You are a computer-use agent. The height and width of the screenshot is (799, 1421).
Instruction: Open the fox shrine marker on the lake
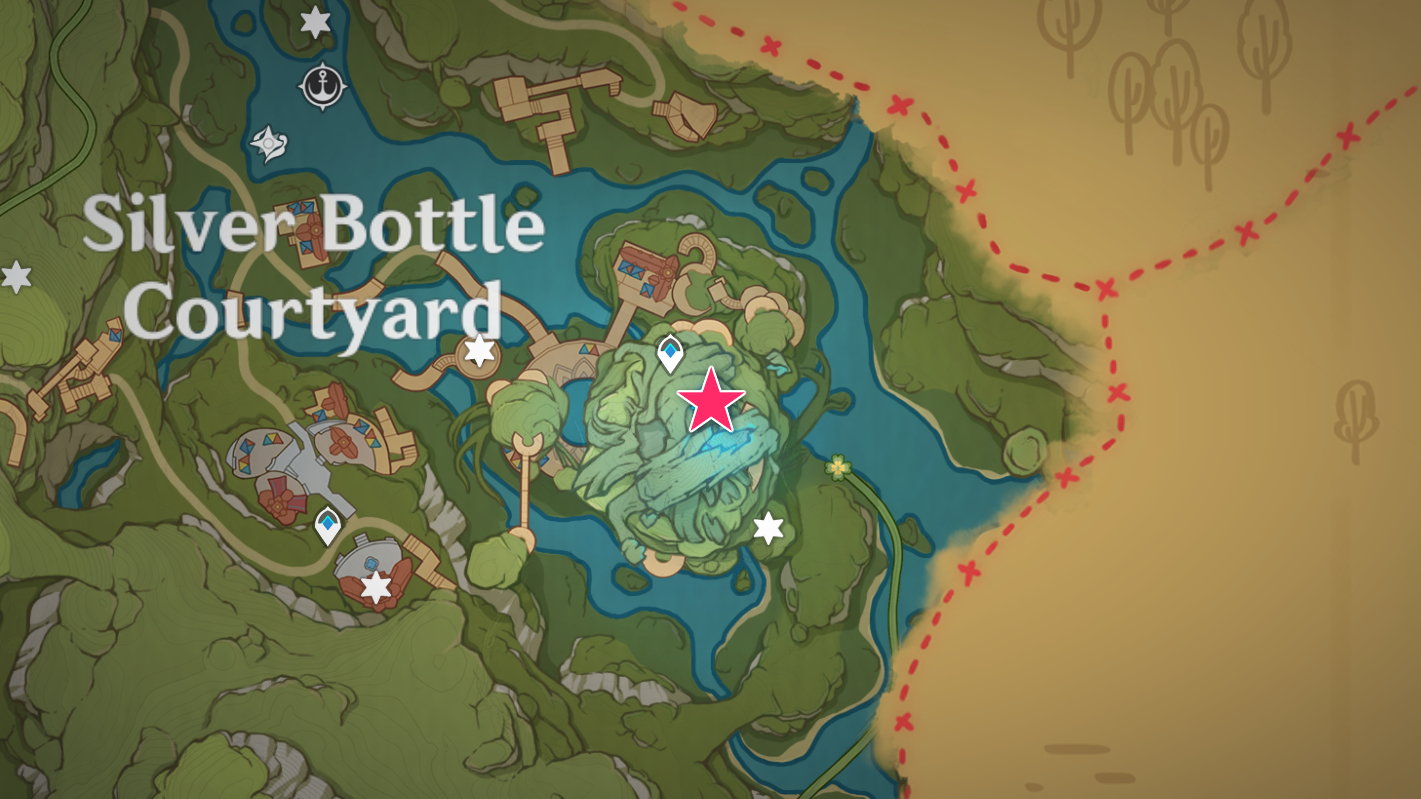click(x=267, y=144)
